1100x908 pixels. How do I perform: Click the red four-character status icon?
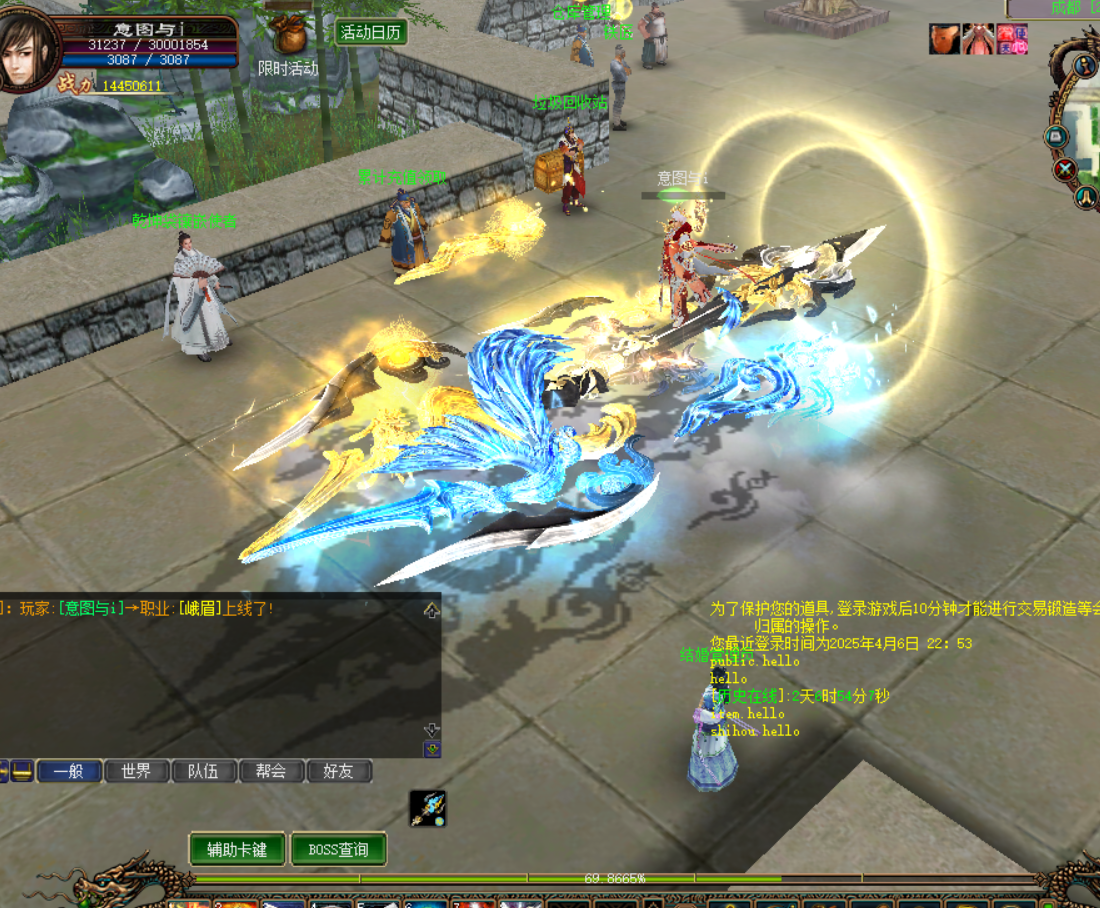[x=1011, y=39]
